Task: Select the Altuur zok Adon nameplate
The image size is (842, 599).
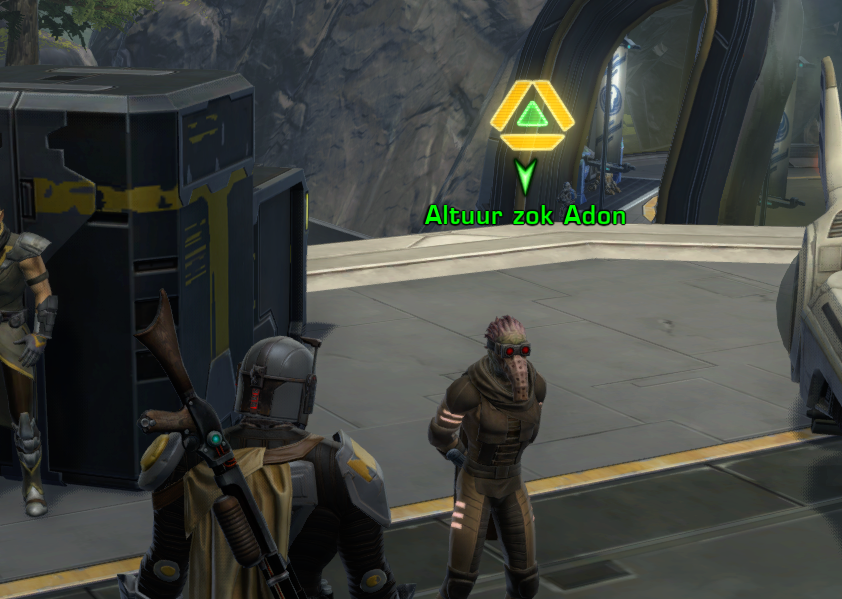Action: click(525, 215)
